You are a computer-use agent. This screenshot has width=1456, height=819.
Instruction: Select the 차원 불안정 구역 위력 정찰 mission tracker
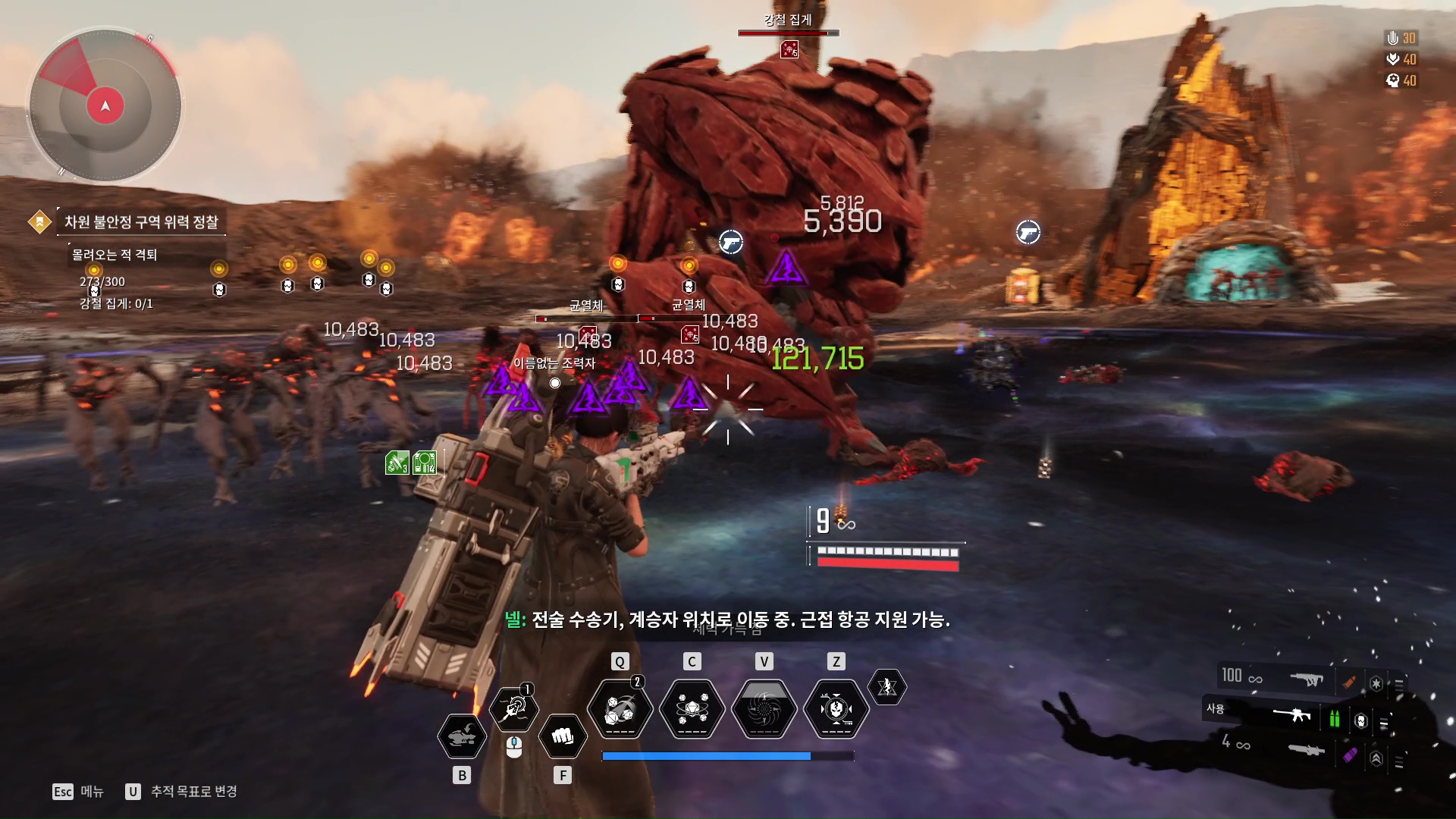pos(141,221)
